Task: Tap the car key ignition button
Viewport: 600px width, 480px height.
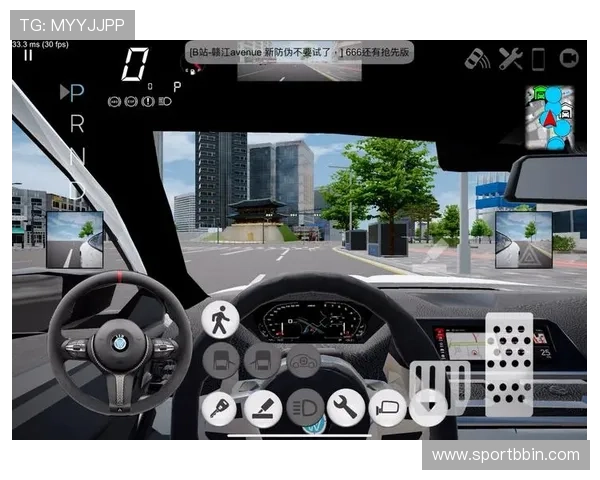Action: 220,408
